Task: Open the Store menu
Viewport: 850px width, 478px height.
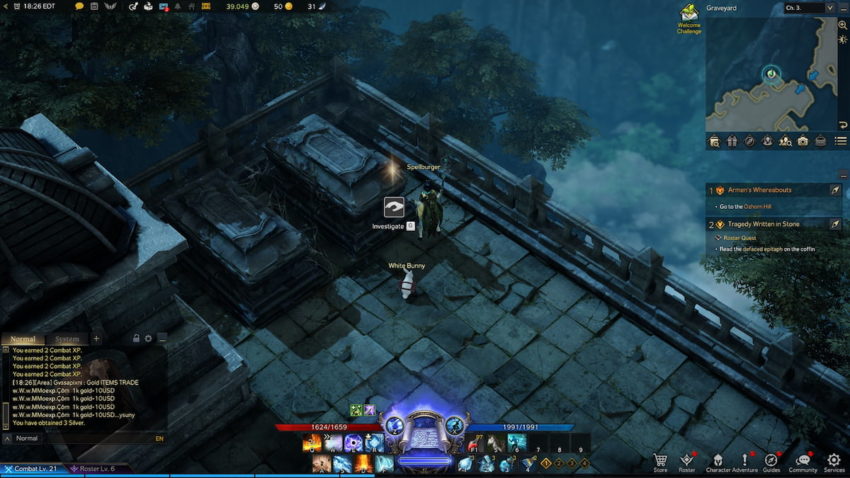Action: (x=660, y=461)
